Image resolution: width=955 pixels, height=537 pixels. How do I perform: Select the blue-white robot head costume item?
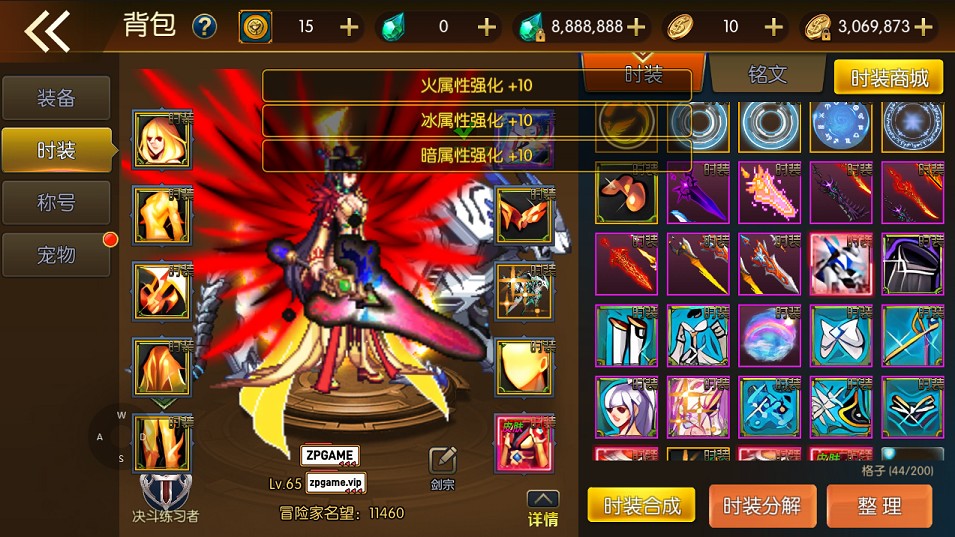(840, 263)
